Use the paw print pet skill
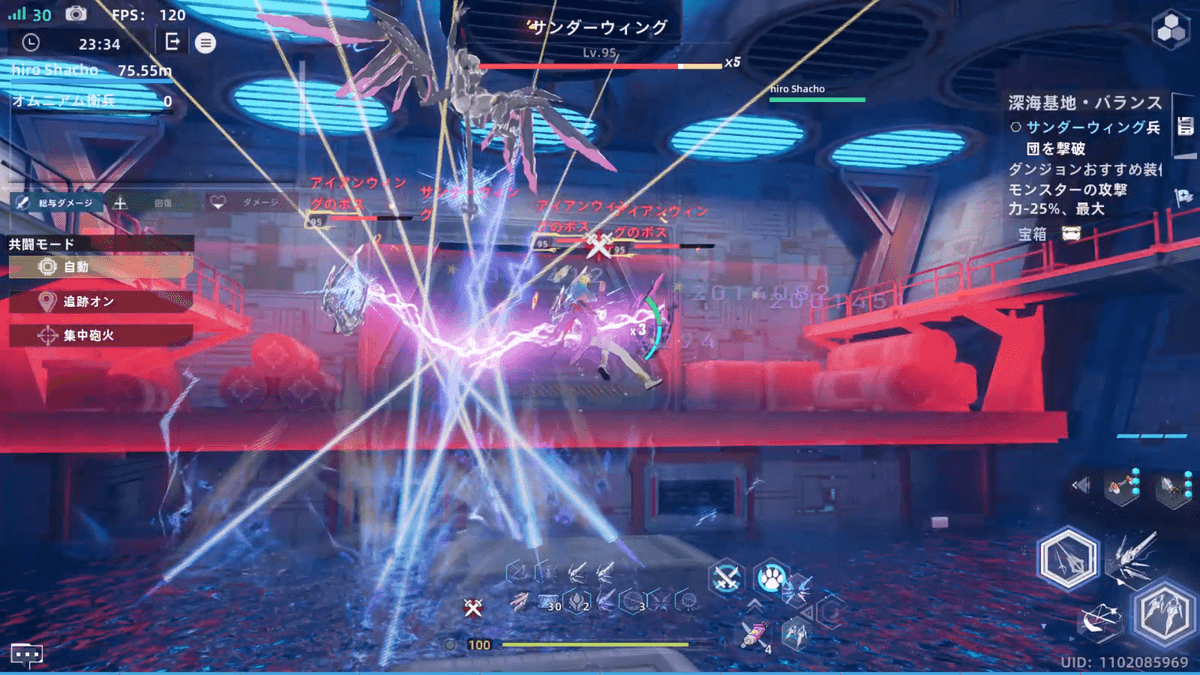 pos(771,577)
